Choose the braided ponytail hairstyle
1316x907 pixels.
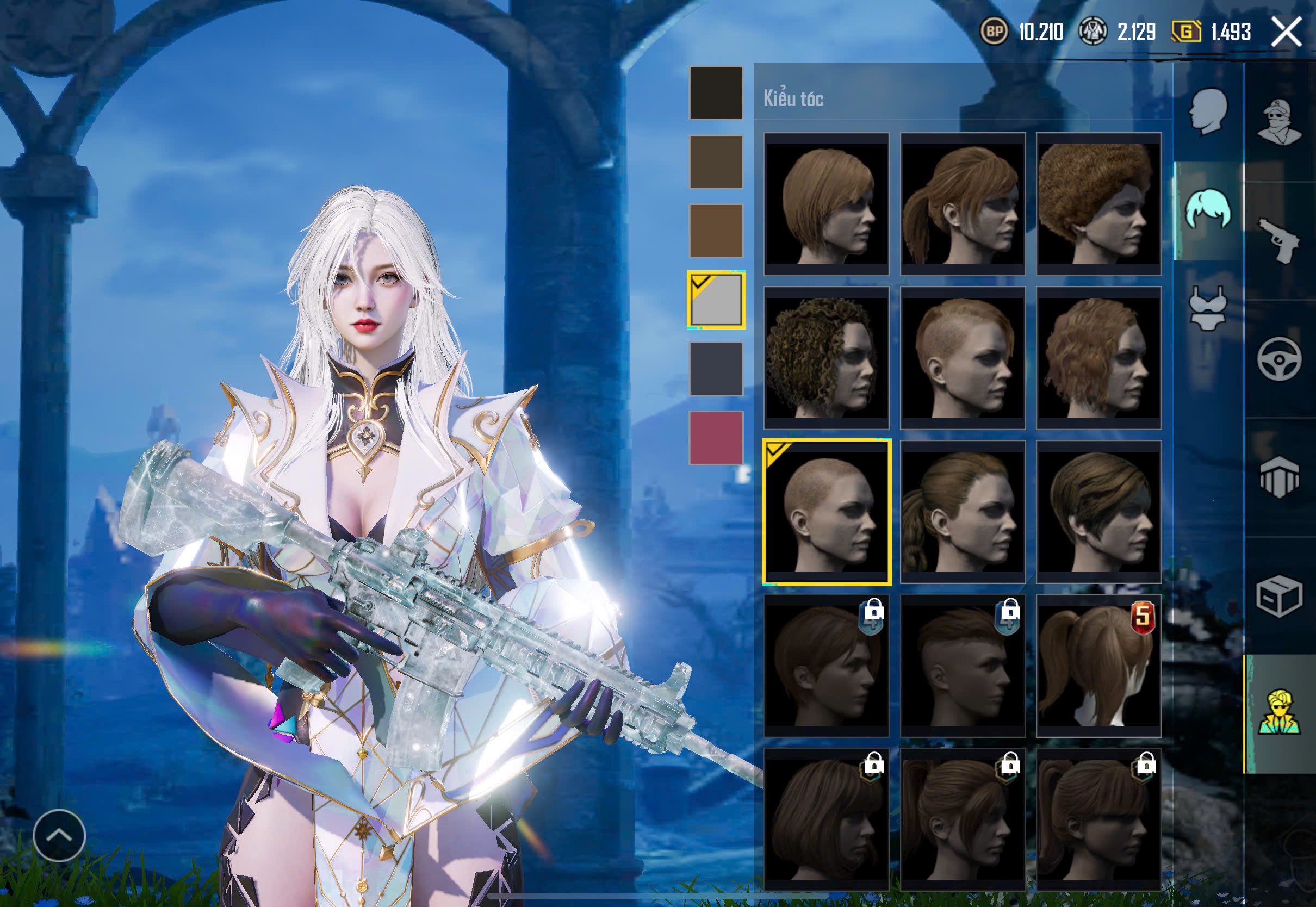click(x=962, y=512)
